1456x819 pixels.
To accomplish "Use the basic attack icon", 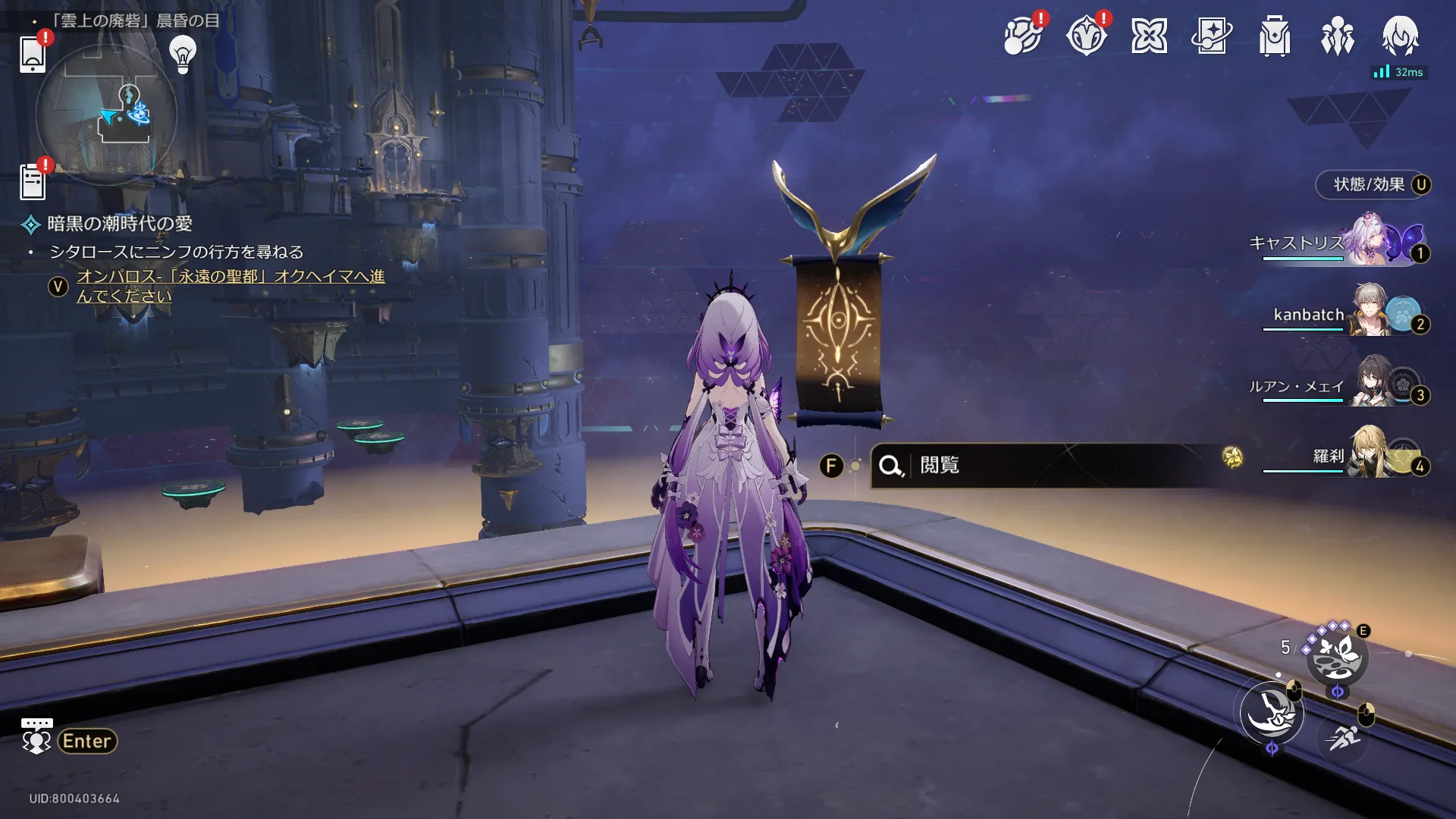I will click(1272, 713).
